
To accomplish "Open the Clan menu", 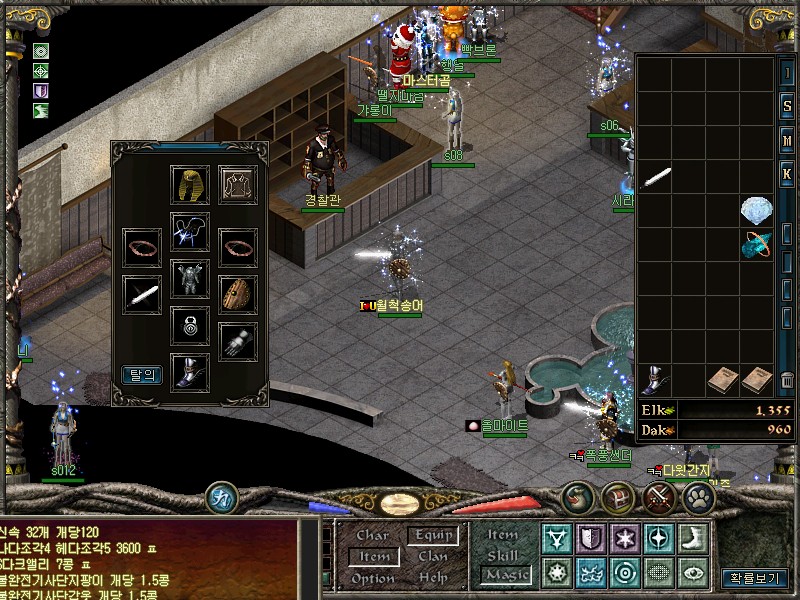I will click(x=433, y=557).
